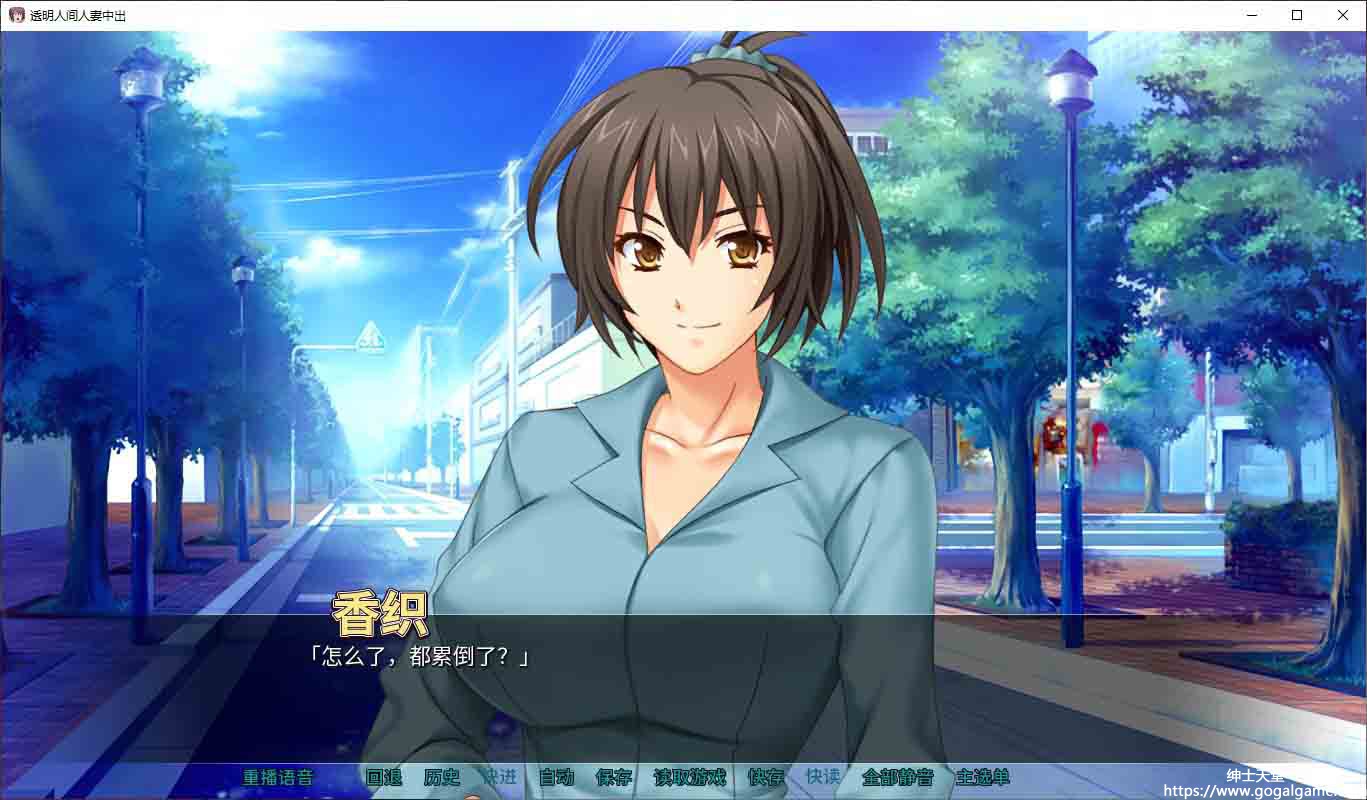
Task: Activate 快进 fast-forward
Action: [x=499, y=777]
